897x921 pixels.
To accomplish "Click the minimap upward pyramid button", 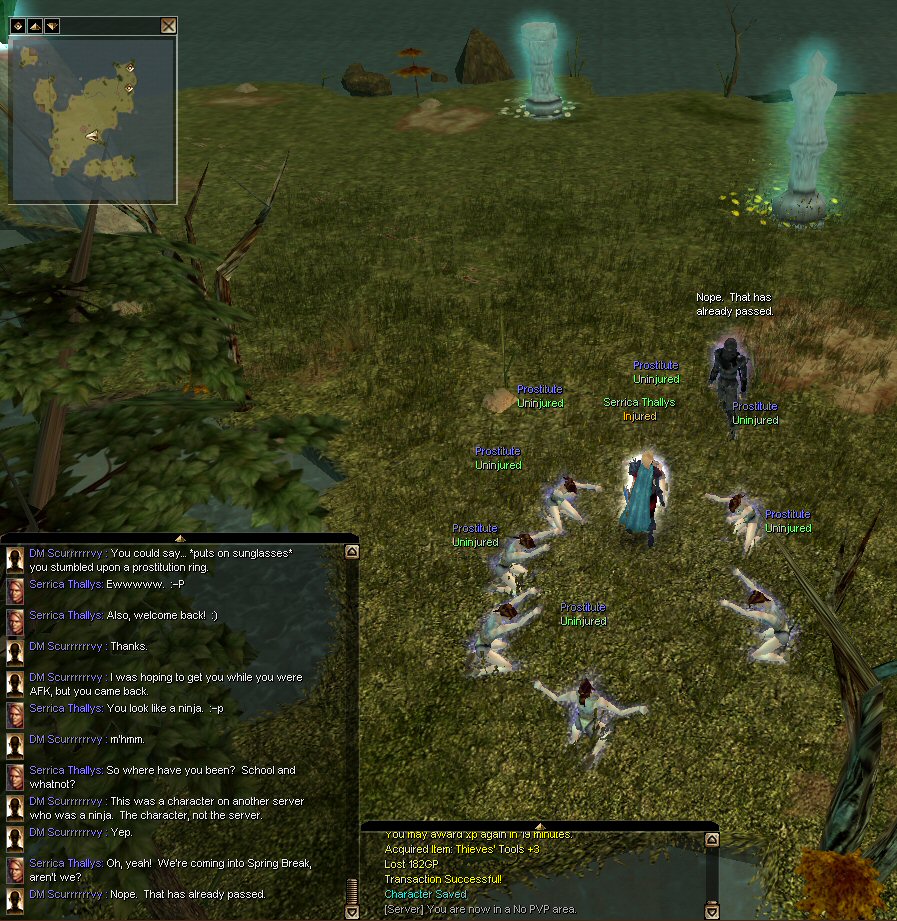I will tap(35, 26).
